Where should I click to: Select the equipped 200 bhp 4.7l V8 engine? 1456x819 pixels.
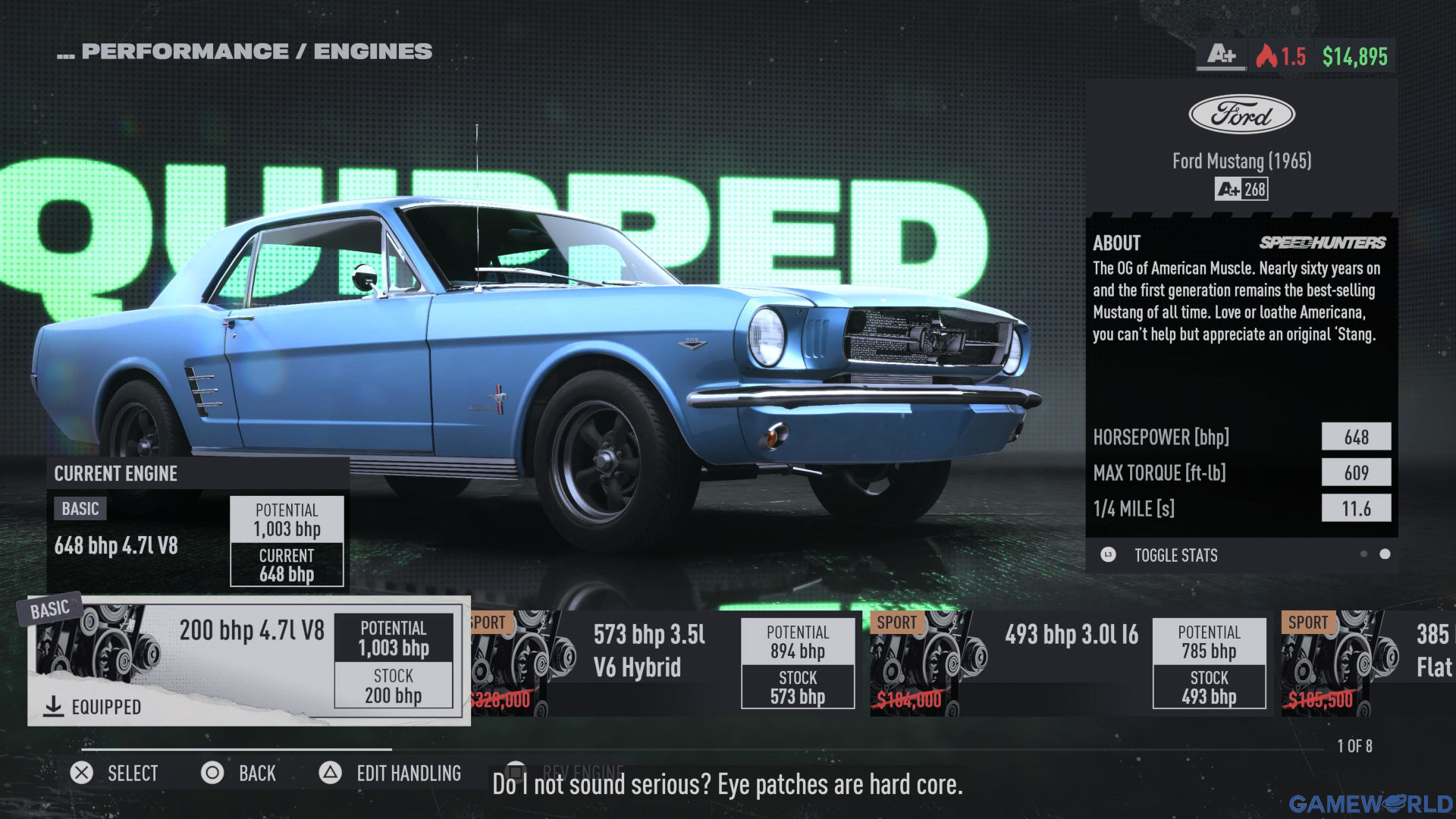(249, 661)
